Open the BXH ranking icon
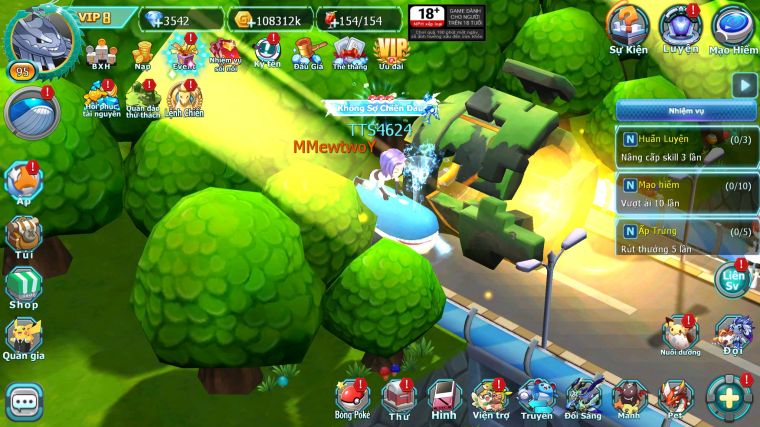The width and height of the screenshot is (760, 427). (x=101, y=51)
